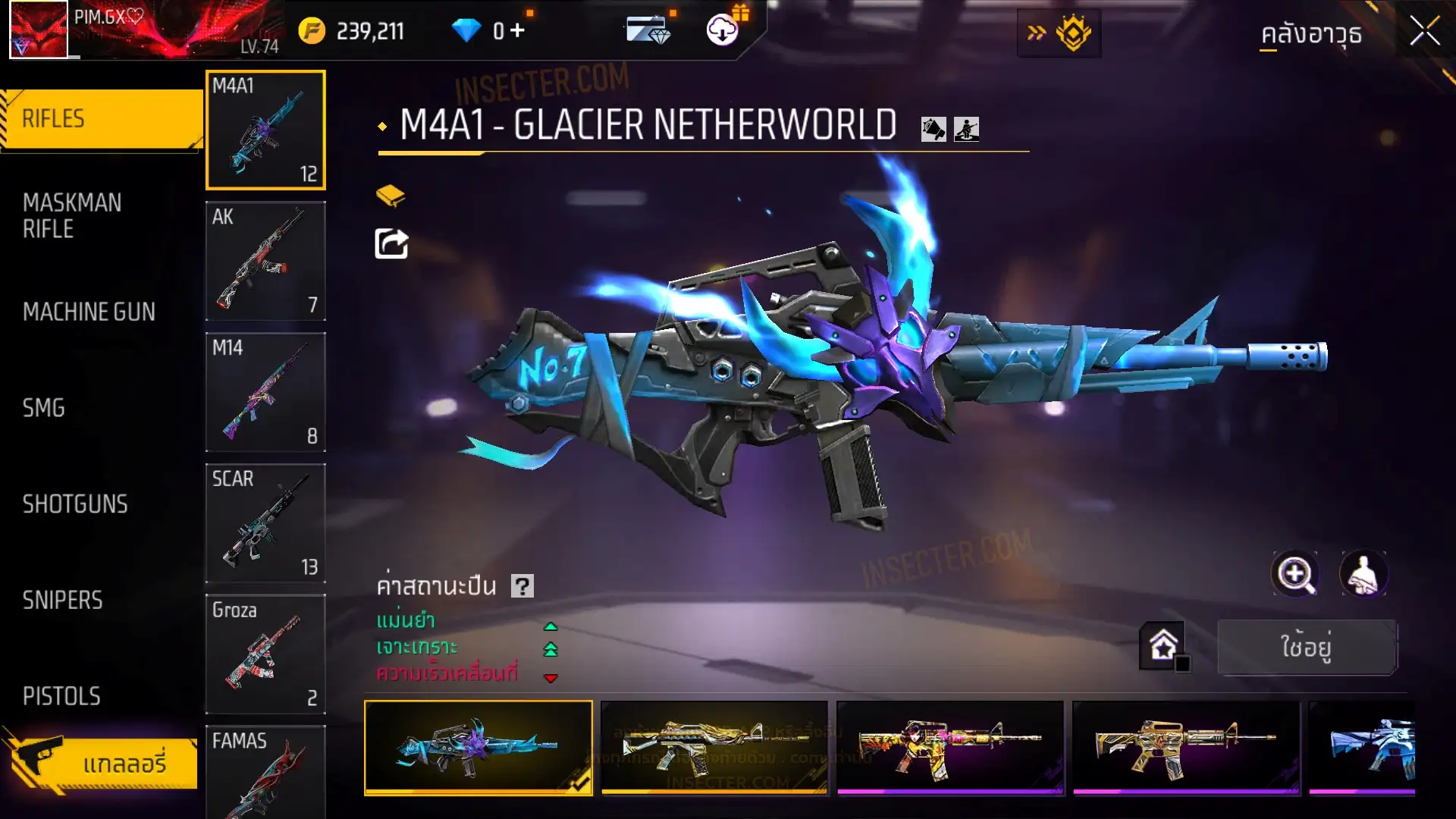
Task: Choose the Machine Gun category
Action: pos(89,312)
